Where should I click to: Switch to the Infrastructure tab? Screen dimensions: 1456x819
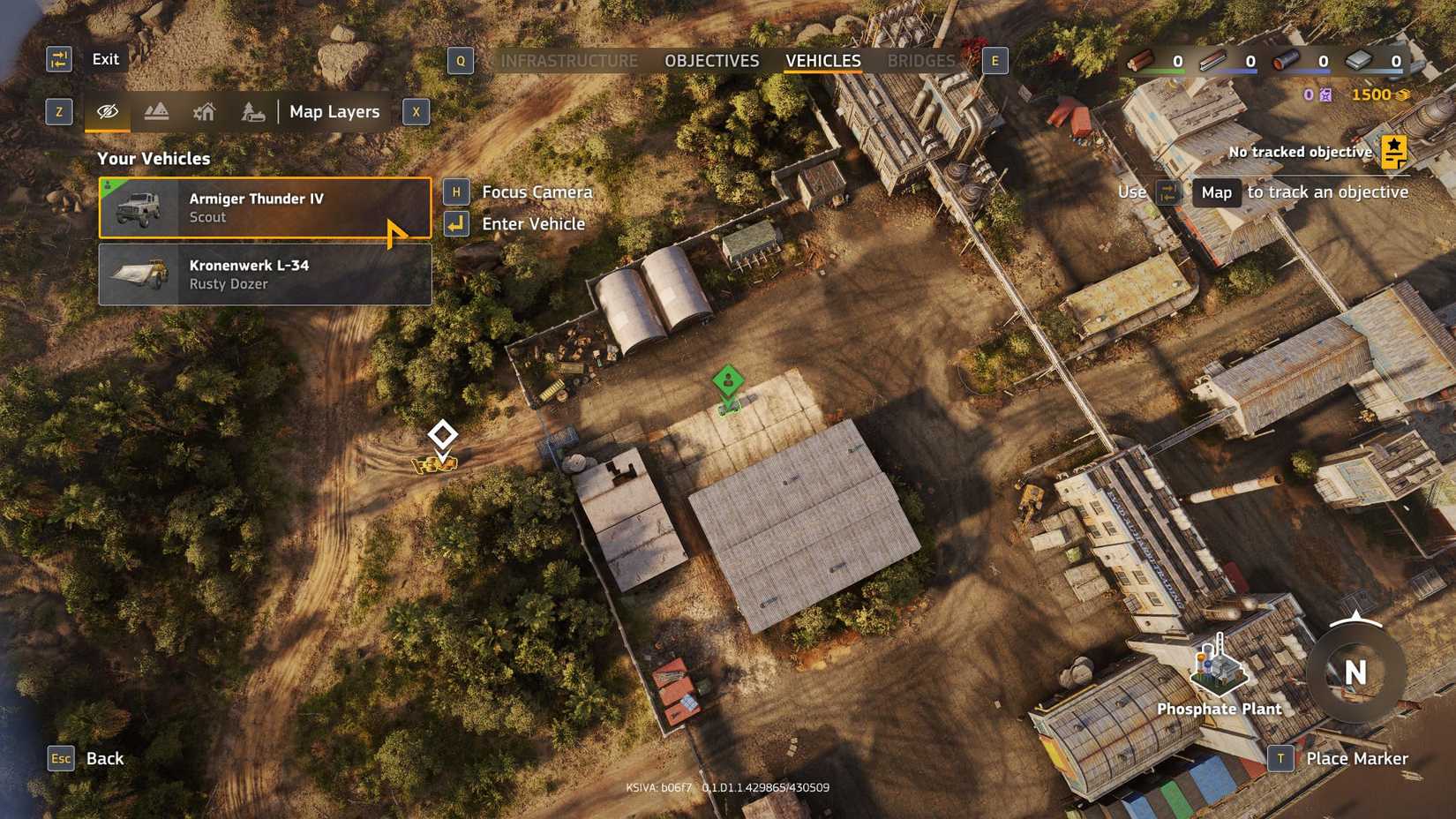(x=568, y=60)
